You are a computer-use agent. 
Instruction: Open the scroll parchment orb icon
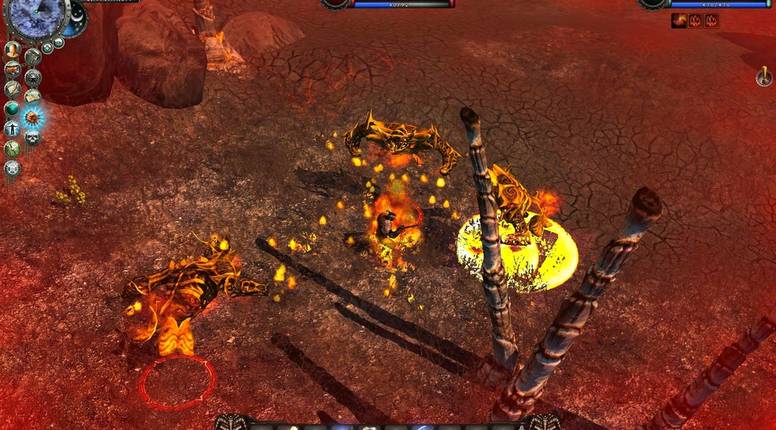(12, 88)
